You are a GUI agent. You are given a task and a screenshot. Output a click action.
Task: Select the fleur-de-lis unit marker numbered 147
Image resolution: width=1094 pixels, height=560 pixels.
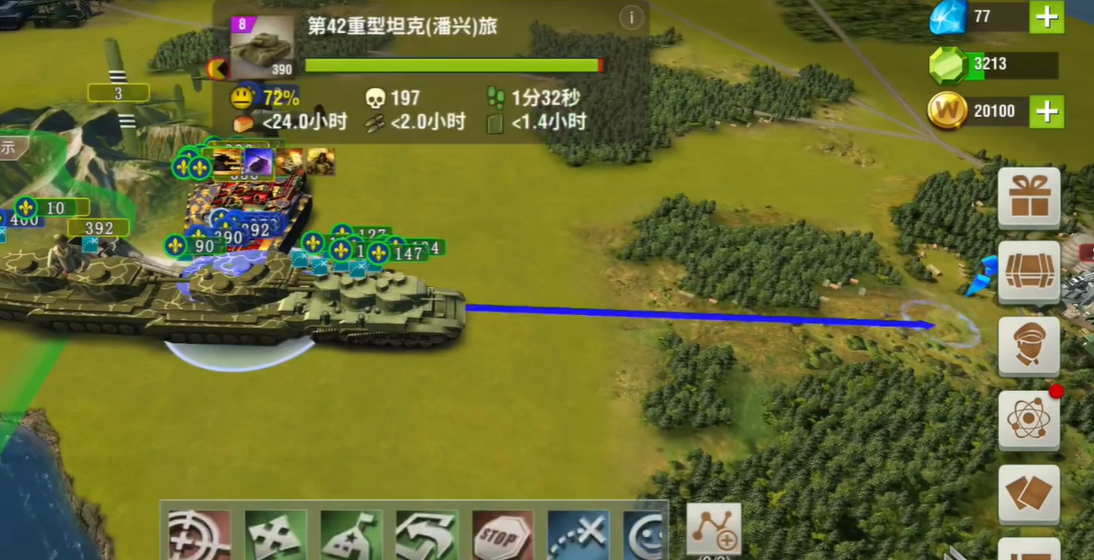click(379, 254)
